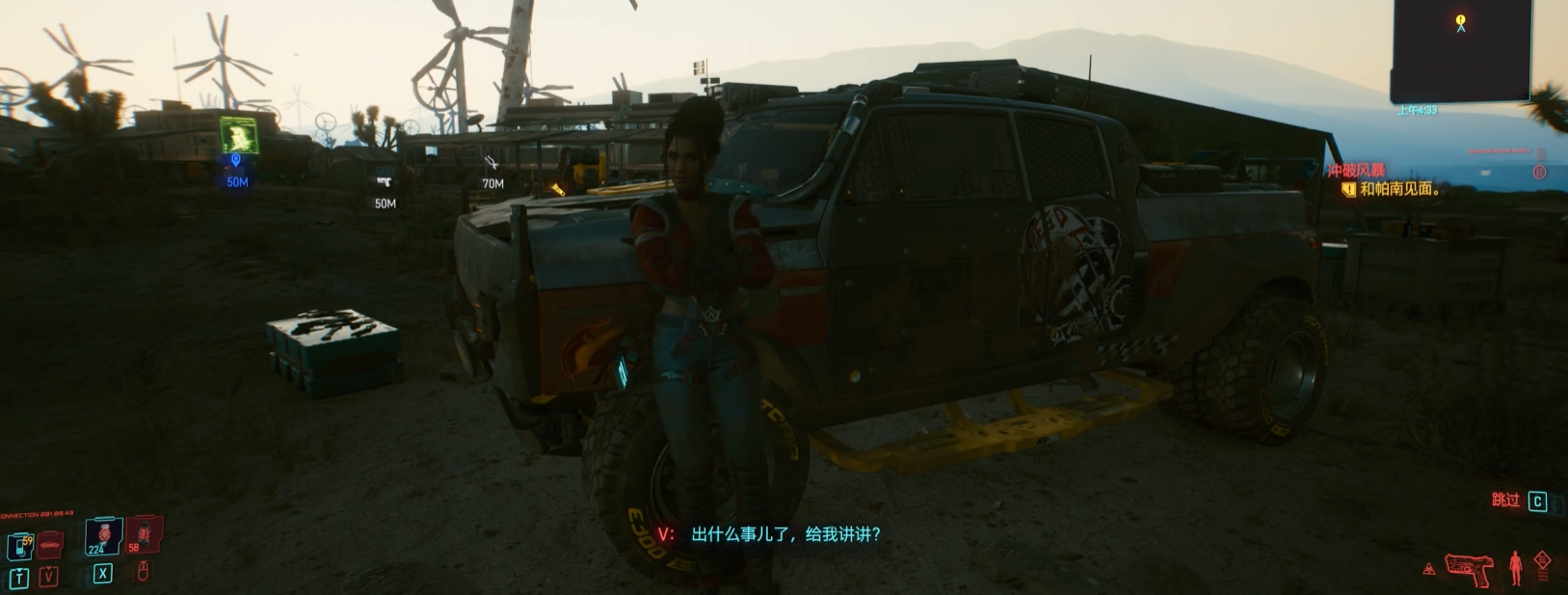Screen dimensions: 1568x595
Task: Select the 冲破风暴 quest tracker entry
Action: 1356,171
